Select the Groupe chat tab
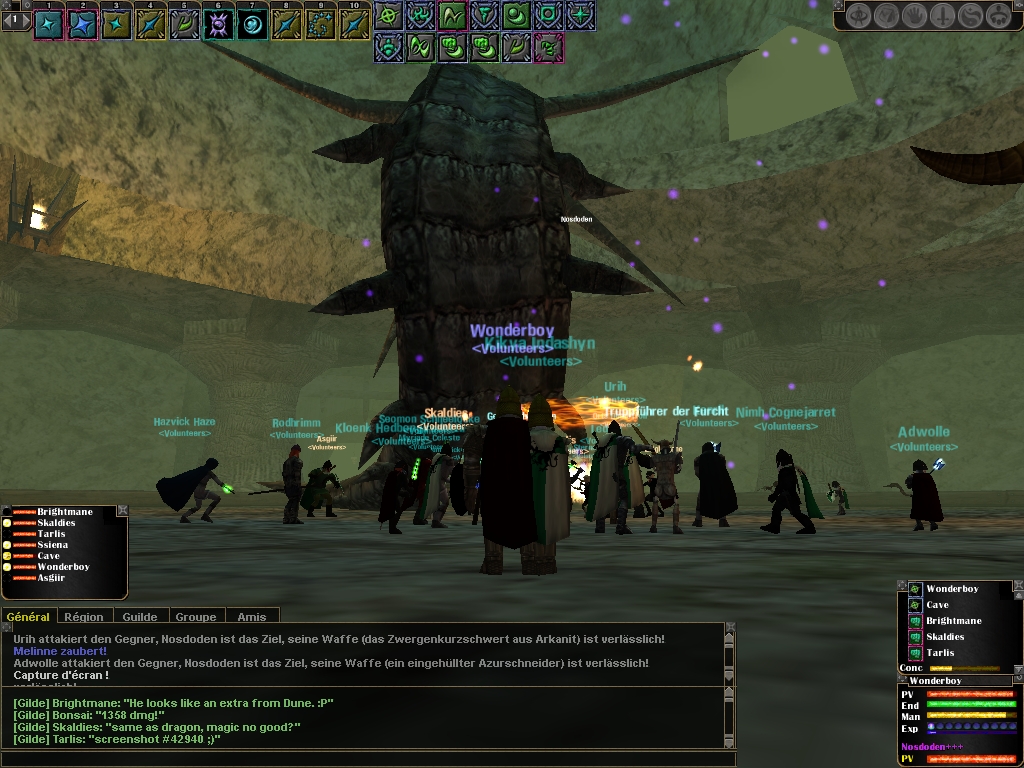The image size is (1024, 768). [x=196, y=617]
